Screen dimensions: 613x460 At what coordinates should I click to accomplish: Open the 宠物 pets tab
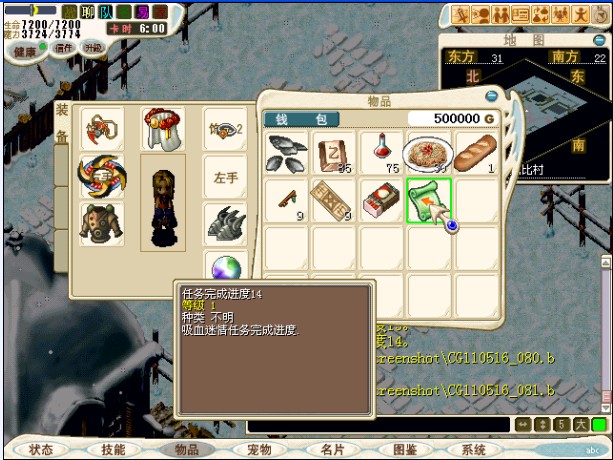tap(259, 450)
